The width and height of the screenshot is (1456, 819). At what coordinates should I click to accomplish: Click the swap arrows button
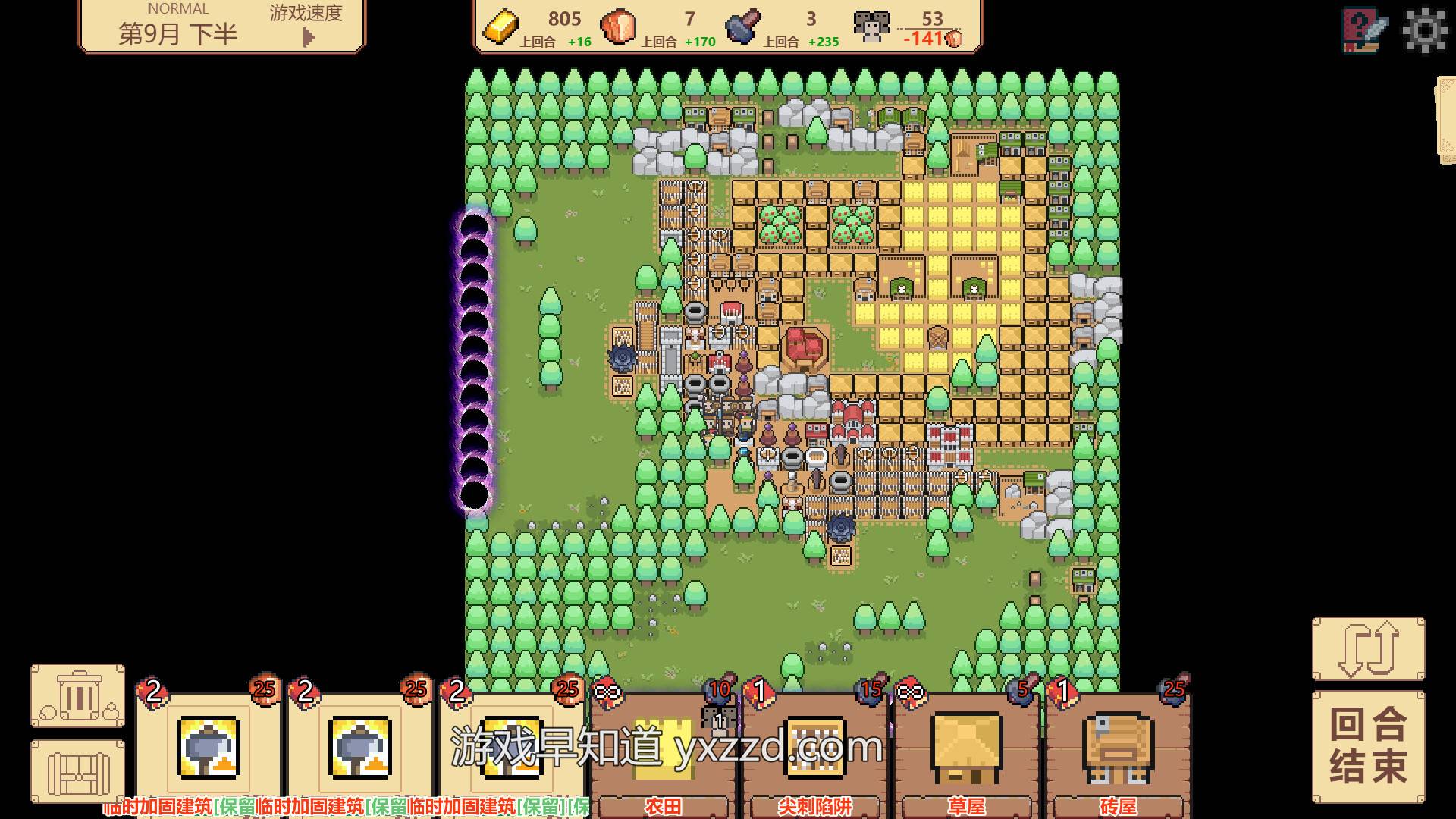[1368, 649]
